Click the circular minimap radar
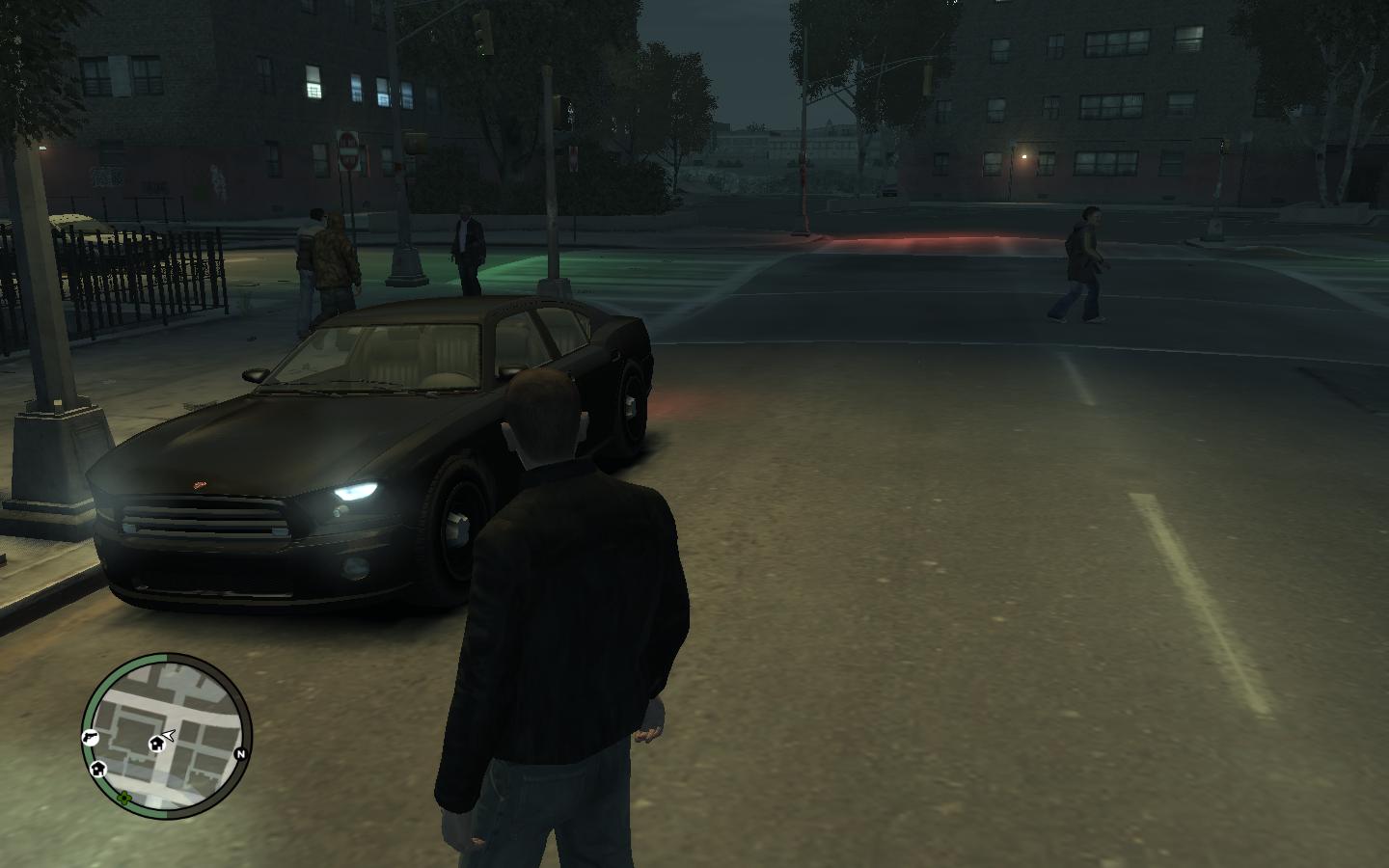The image size is (1389, 868). (x=166, y=736)
